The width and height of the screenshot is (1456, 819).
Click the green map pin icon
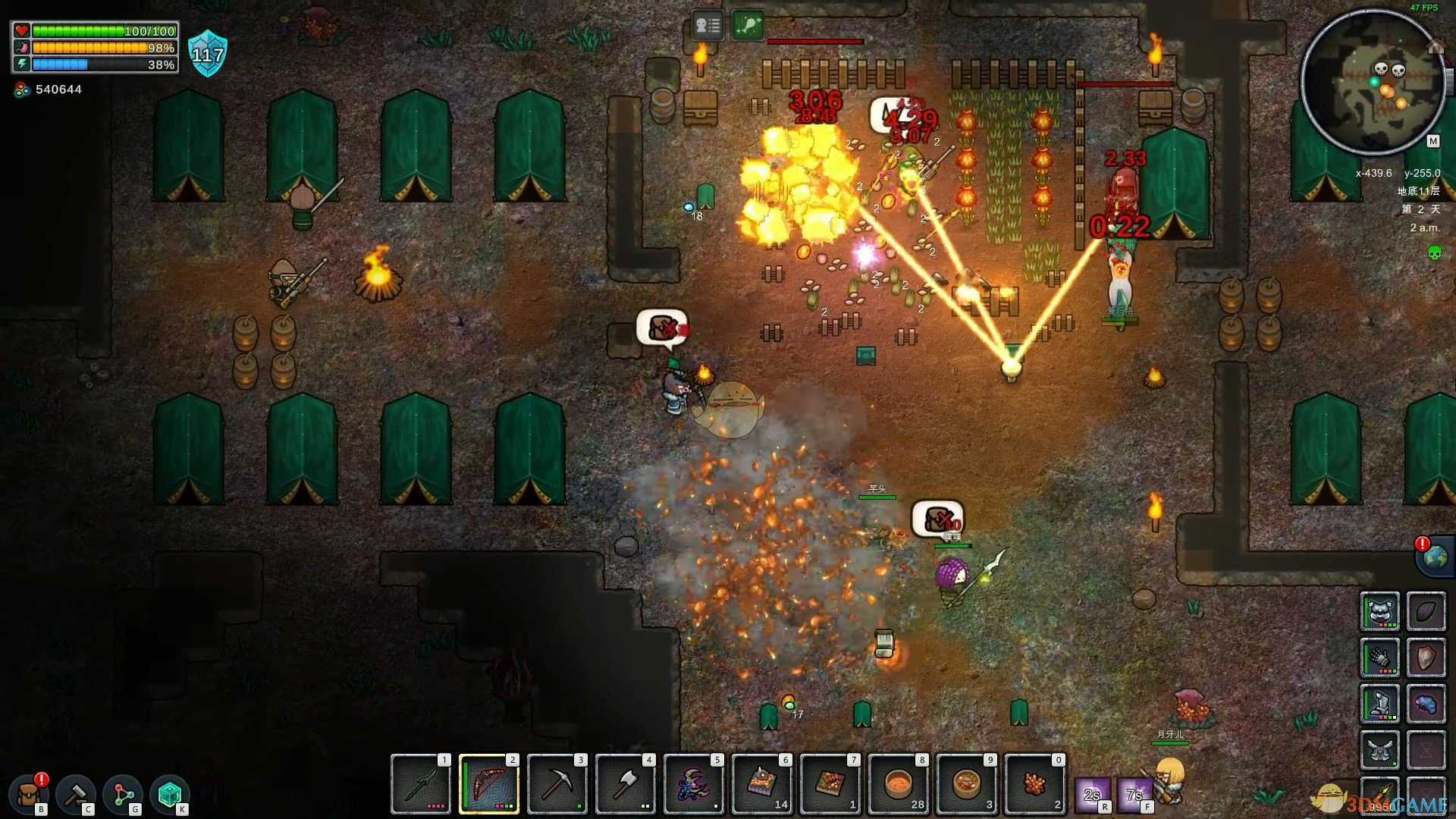pyautogui.click(x=747, y=27)
